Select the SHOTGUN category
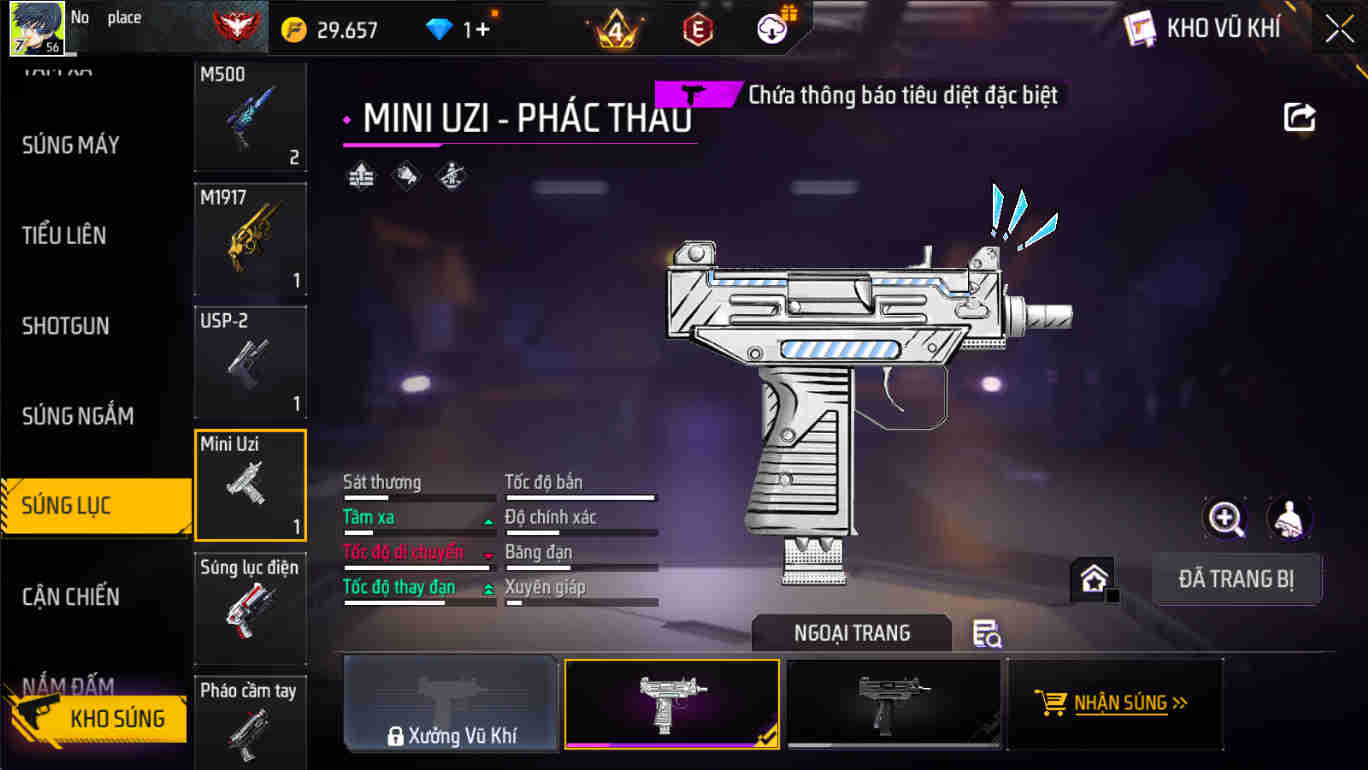The image size is (1368, 770). coord(66,326)
